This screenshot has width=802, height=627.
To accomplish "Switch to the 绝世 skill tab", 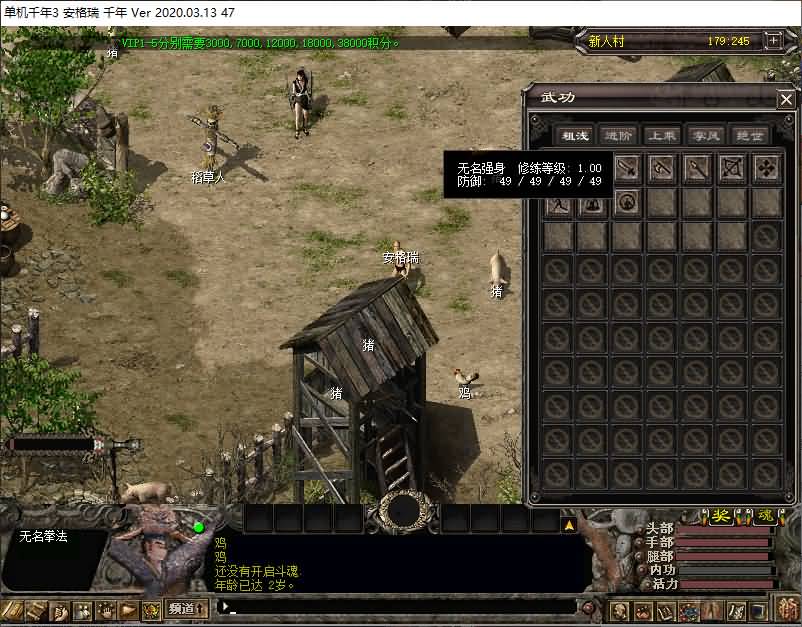I will pyautogui.click(x=750, y=136).
